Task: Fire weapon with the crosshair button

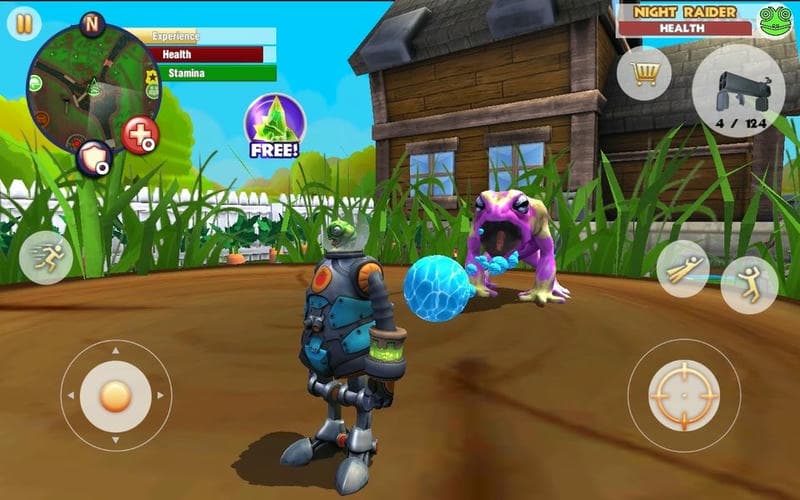Action: click(683, 395)
